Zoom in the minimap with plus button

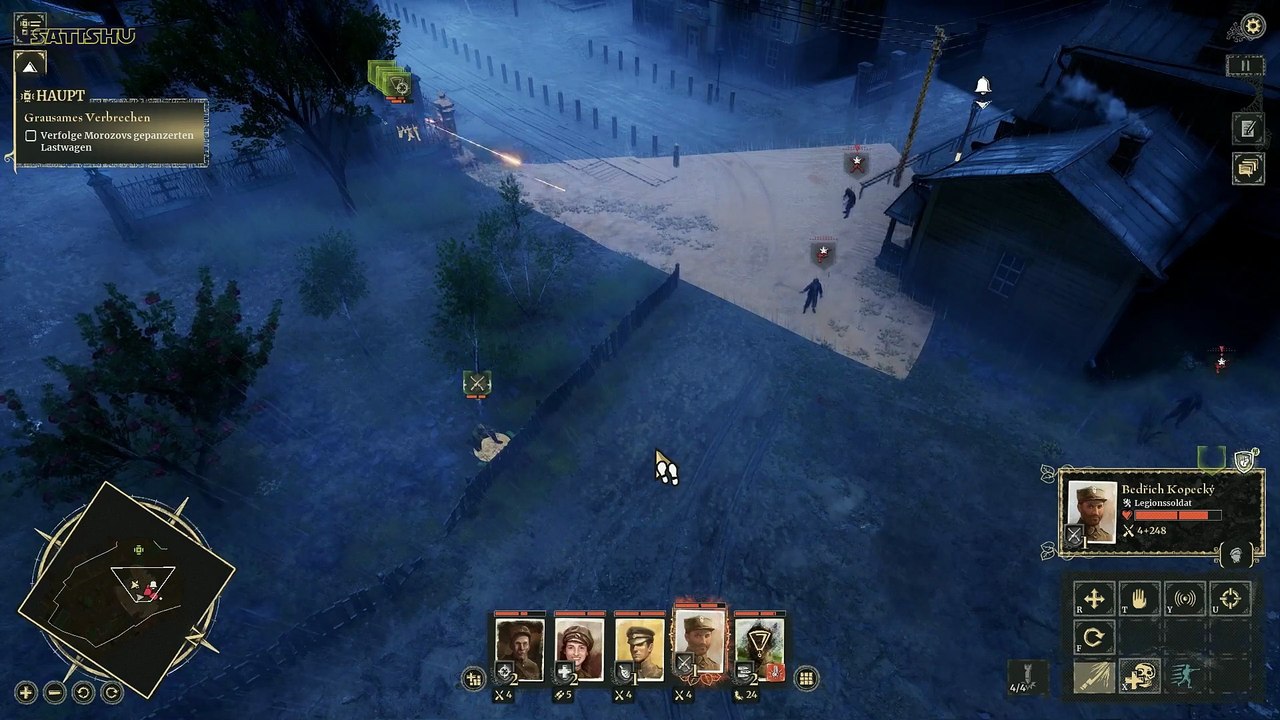click(x=26, y=692)
